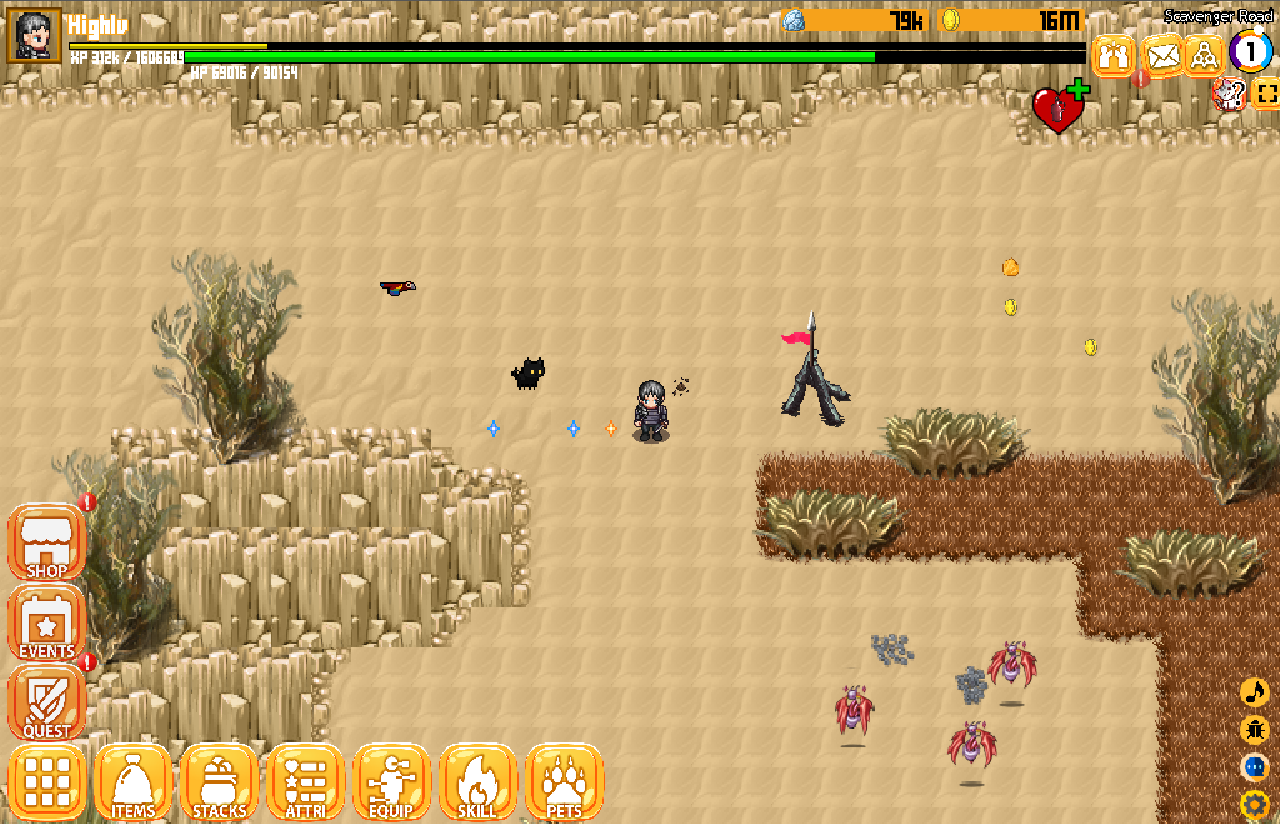Open the ITEMS bag
Image resolution: width=1280 pixels, height=824 pixels.
(x=133, y=782)
